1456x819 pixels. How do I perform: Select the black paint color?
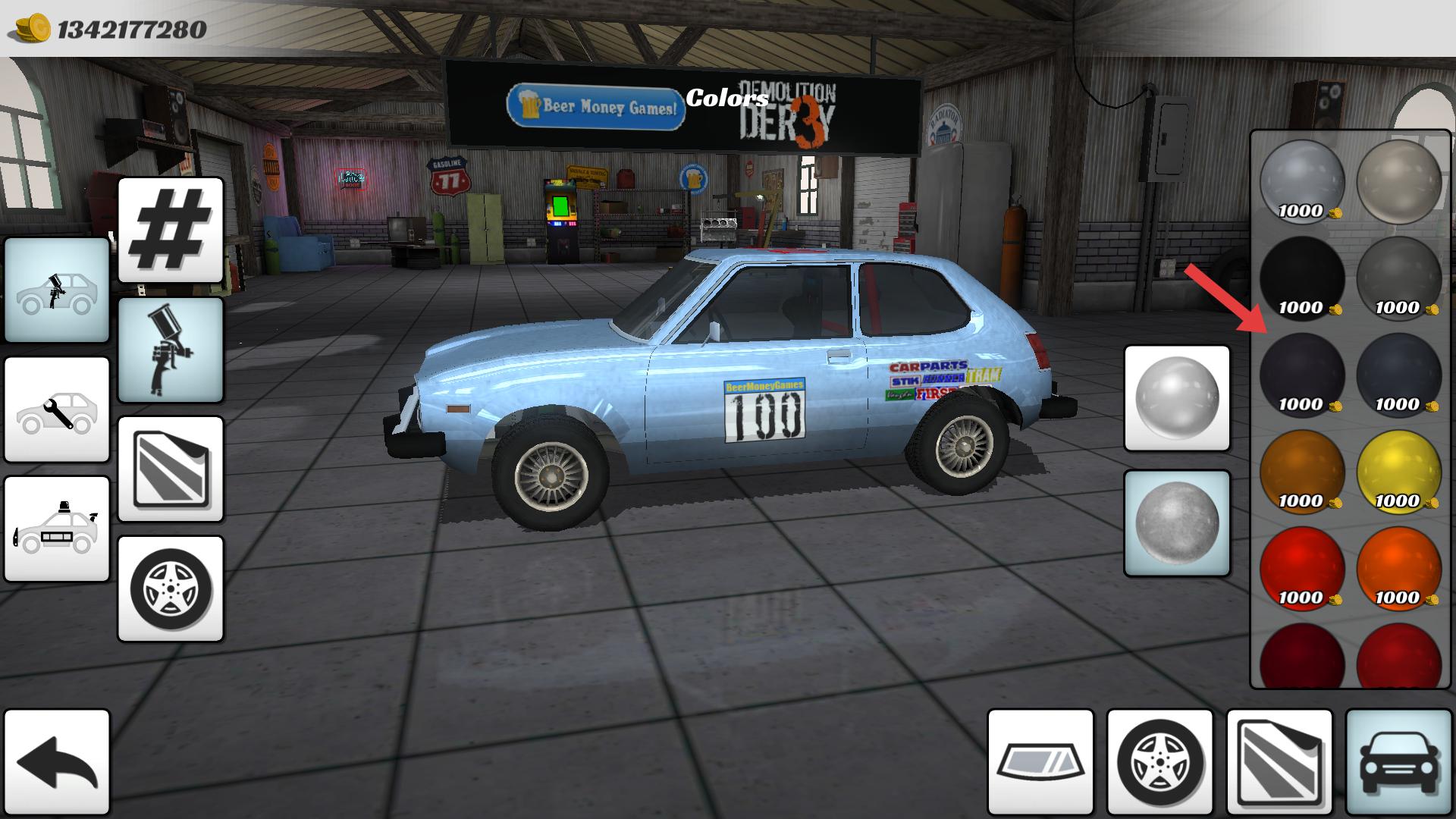pos(1302,278)
